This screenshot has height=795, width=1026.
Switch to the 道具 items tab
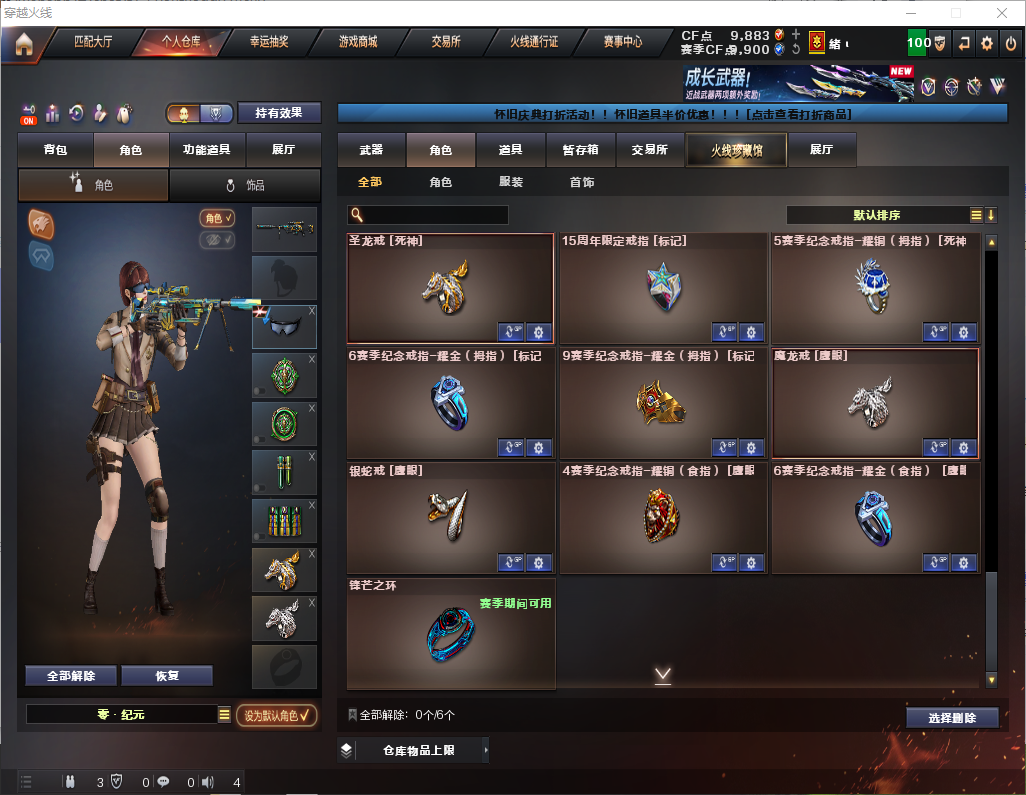tap(511, 150)
